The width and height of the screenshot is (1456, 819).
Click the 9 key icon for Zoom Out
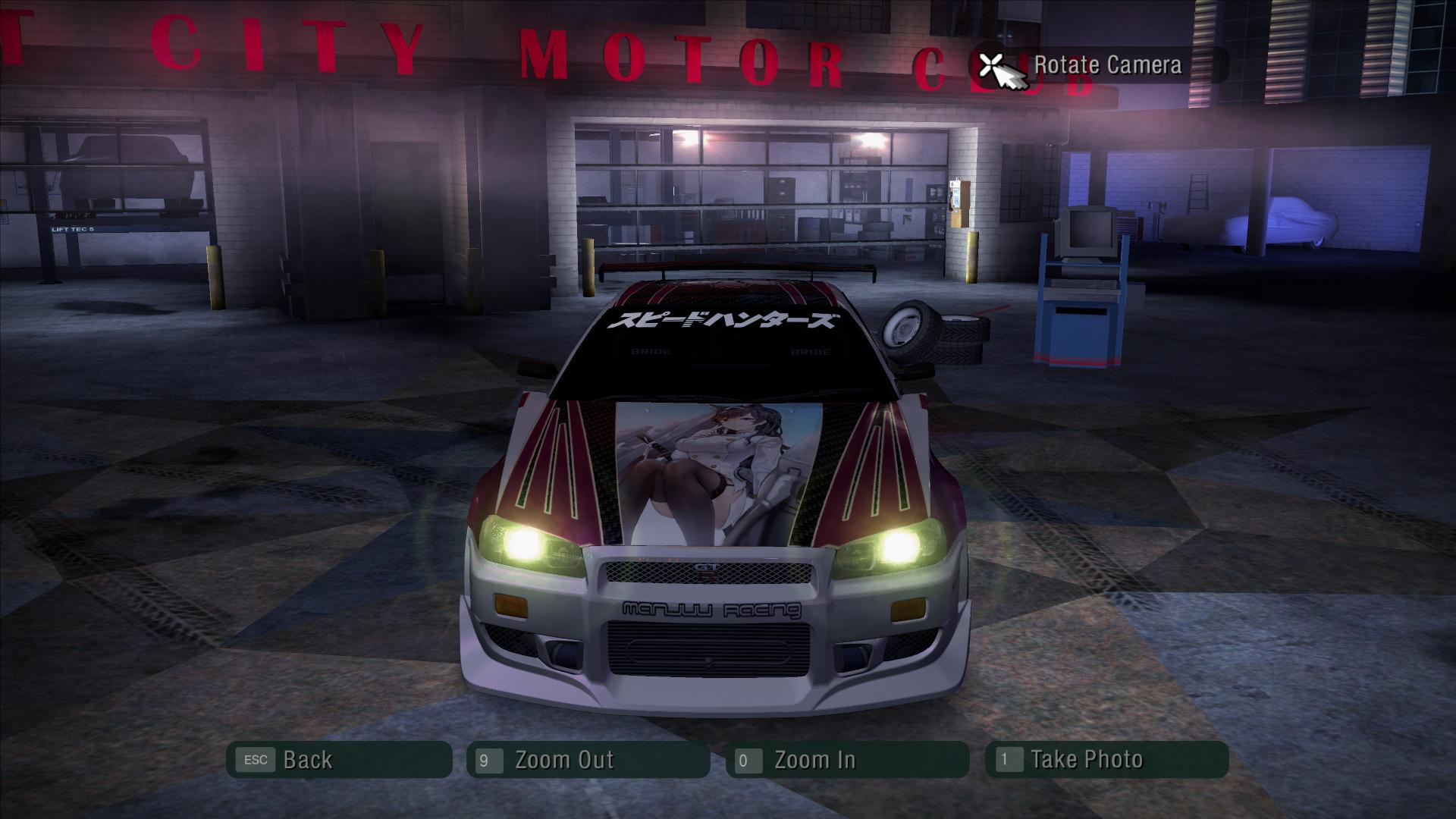click(x=486, y=759)
